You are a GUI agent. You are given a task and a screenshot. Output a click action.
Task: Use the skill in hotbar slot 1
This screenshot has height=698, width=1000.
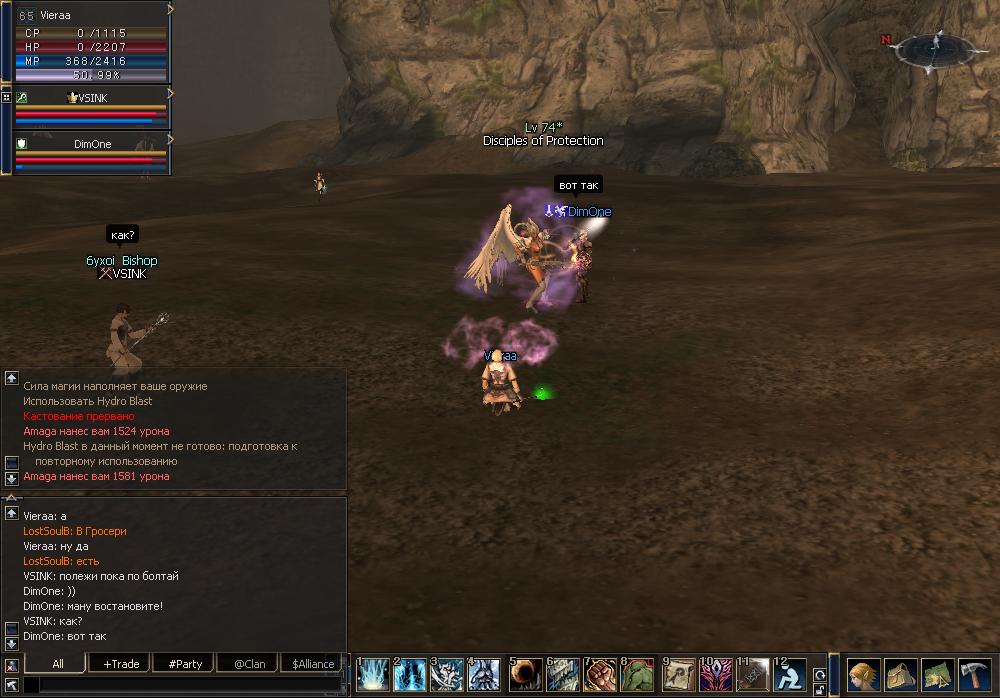pyautogui.click(x=374, y=675)
